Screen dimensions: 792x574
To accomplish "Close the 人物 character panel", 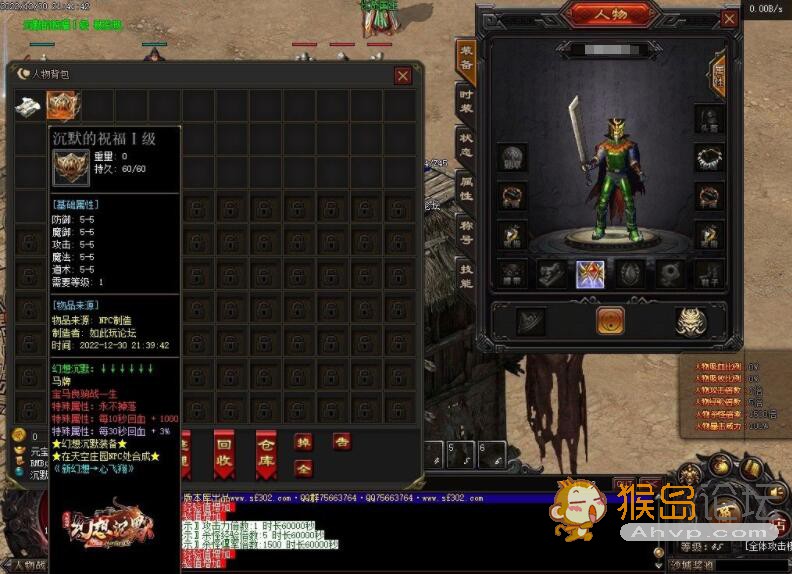I will [731, 16].
